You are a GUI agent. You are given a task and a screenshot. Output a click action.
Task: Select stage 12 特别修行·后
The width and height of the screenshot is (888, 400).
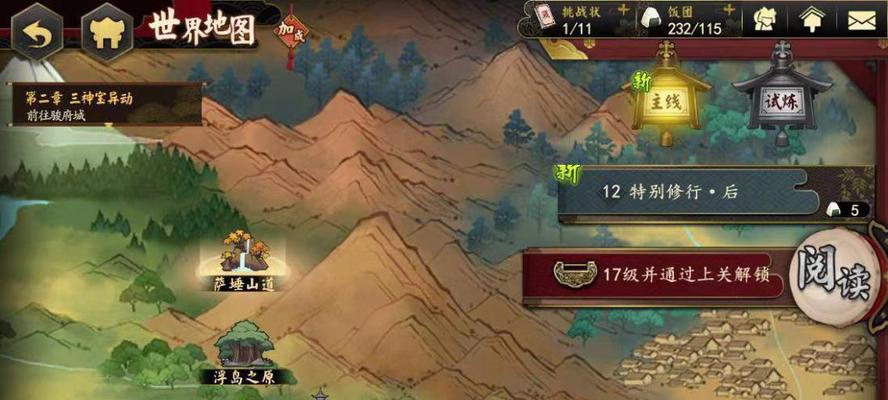click(x=700, y=193)
